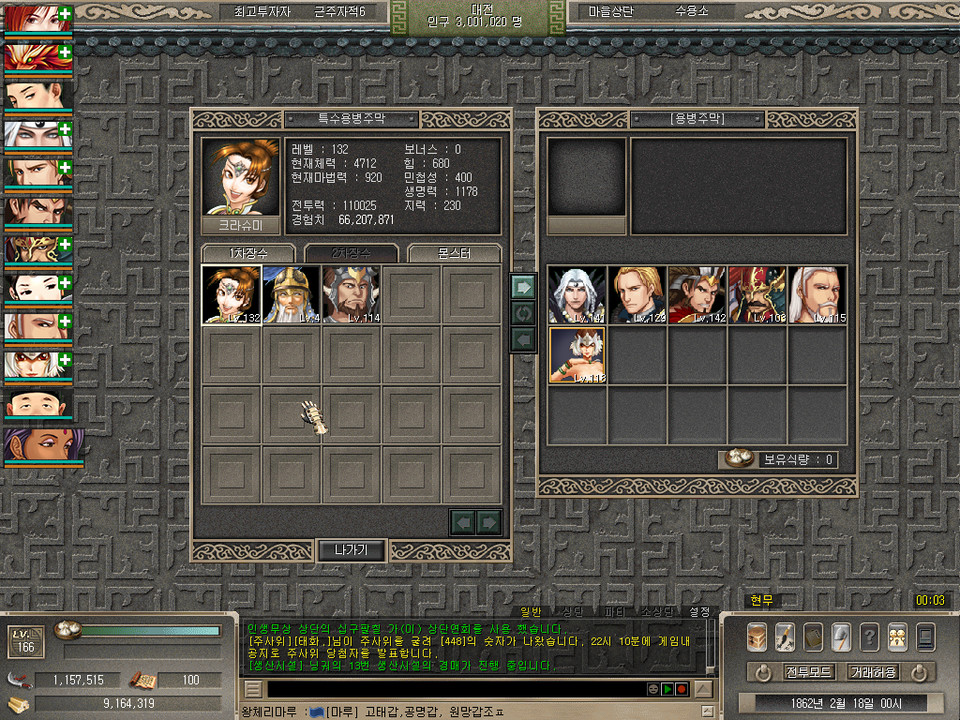Viewport: 960px width, 720px height.
Task: Show the 몬스터 tab
Action: [454, 253]
